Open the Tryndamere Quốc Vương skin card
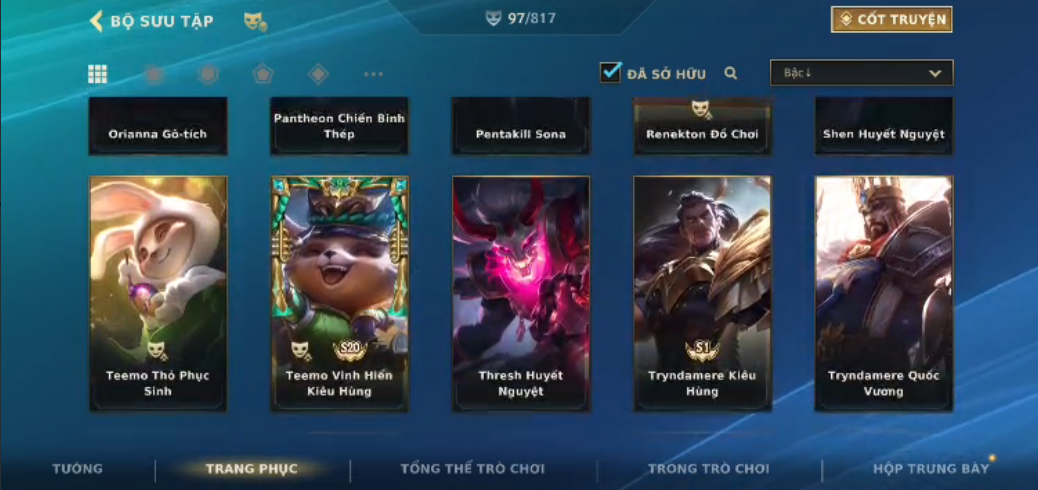This screenshot has height=490, width=1038. 883,293
